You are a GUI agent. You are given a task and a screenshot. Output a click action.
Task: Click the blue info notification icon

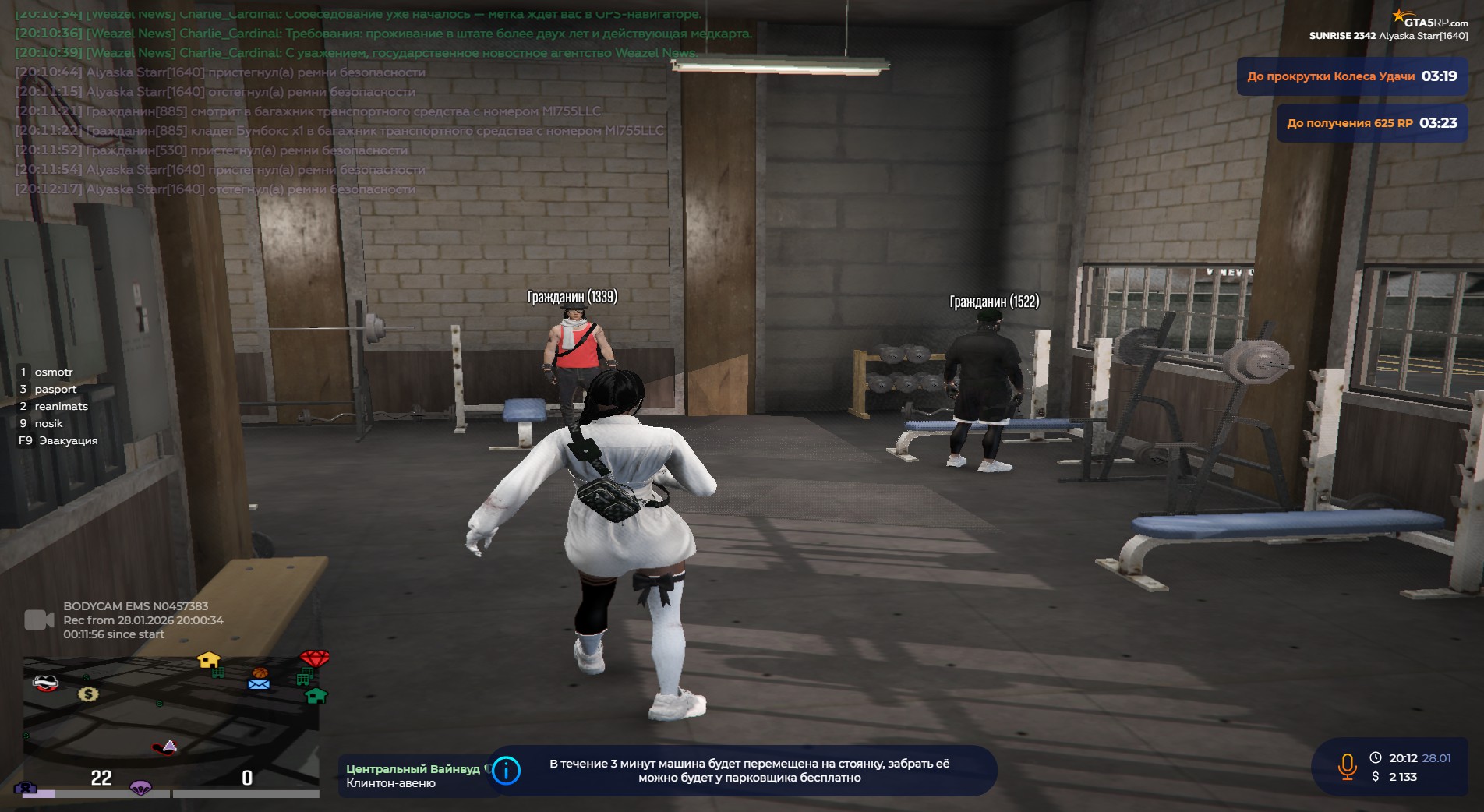(x=507, y=771)
